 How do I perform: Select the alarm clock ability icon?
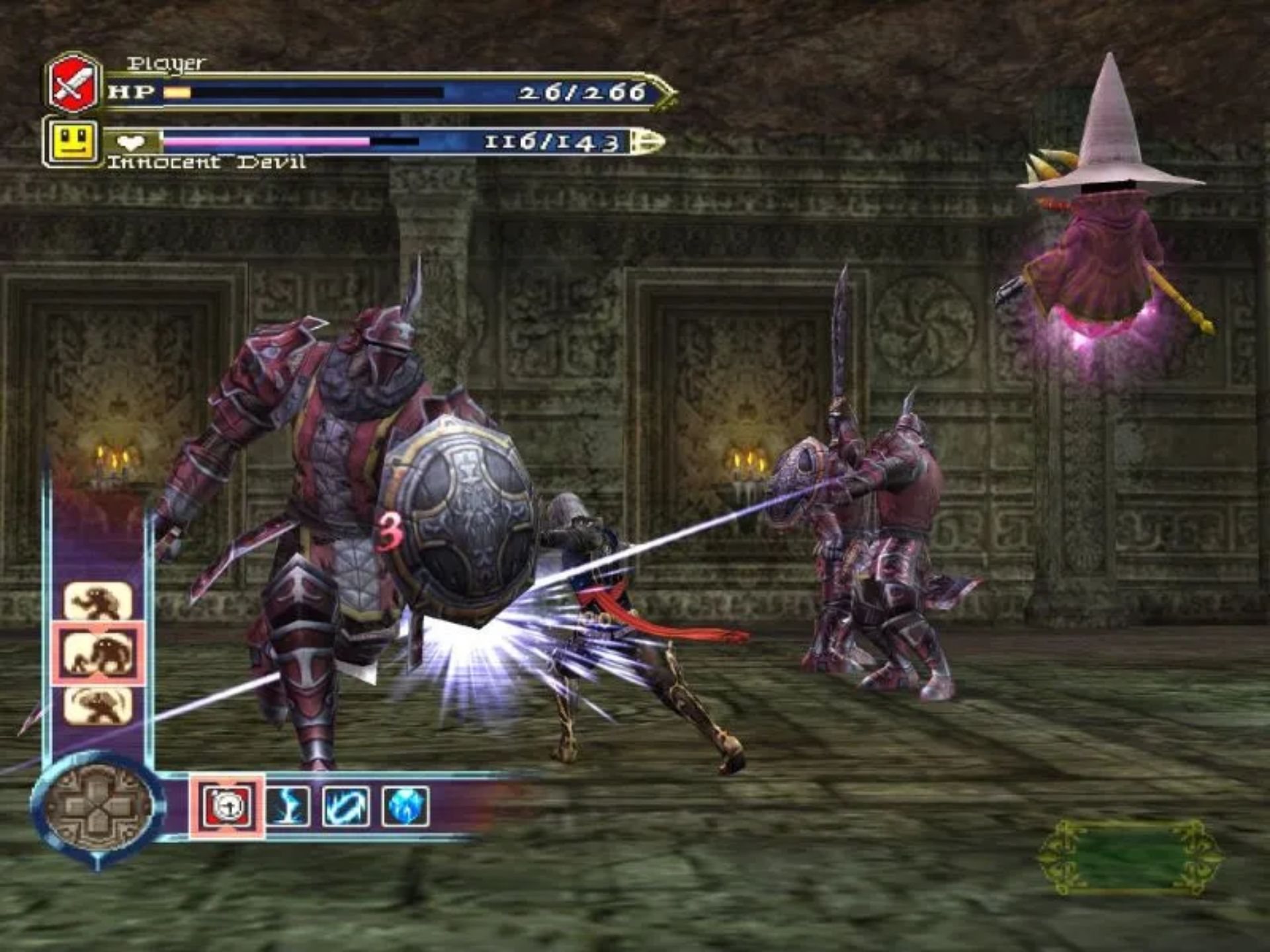(227, 807)
